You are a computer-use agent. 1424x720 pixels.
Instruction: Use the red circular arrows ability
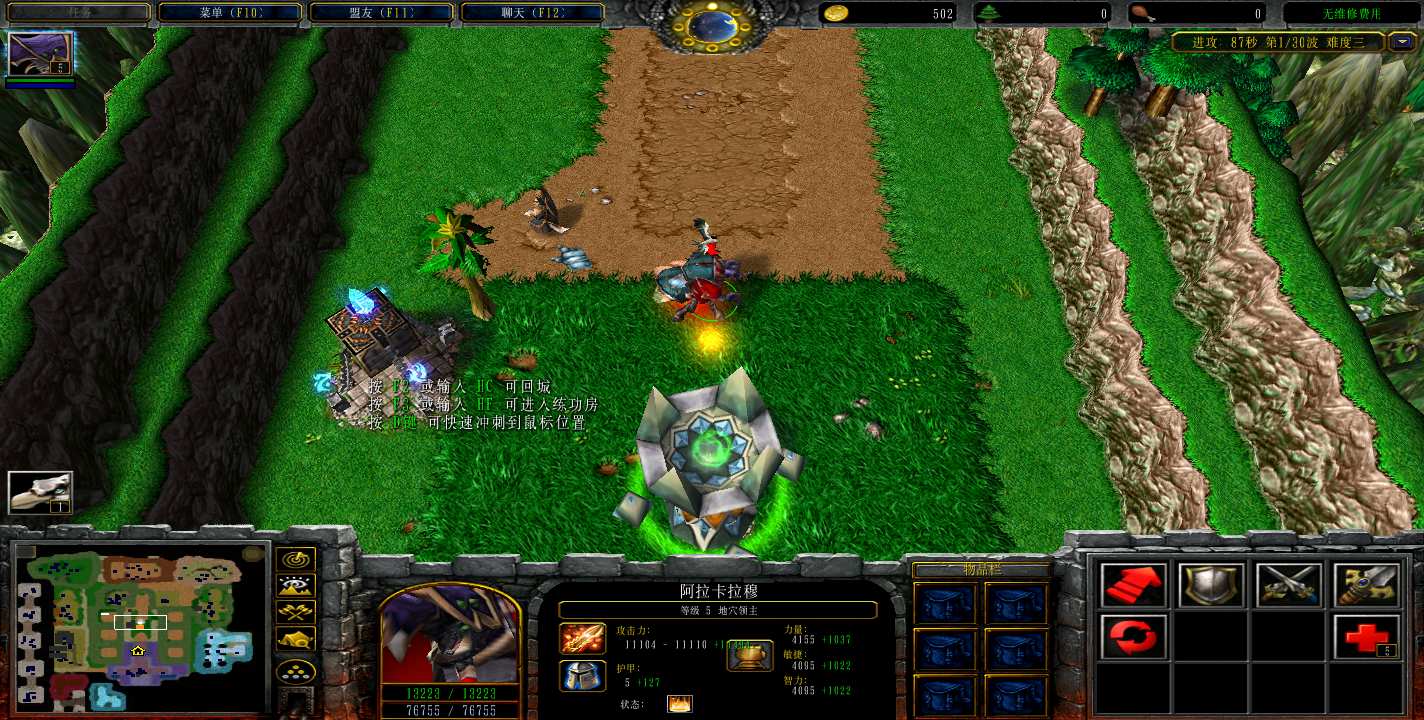(x=1133, y=637)
